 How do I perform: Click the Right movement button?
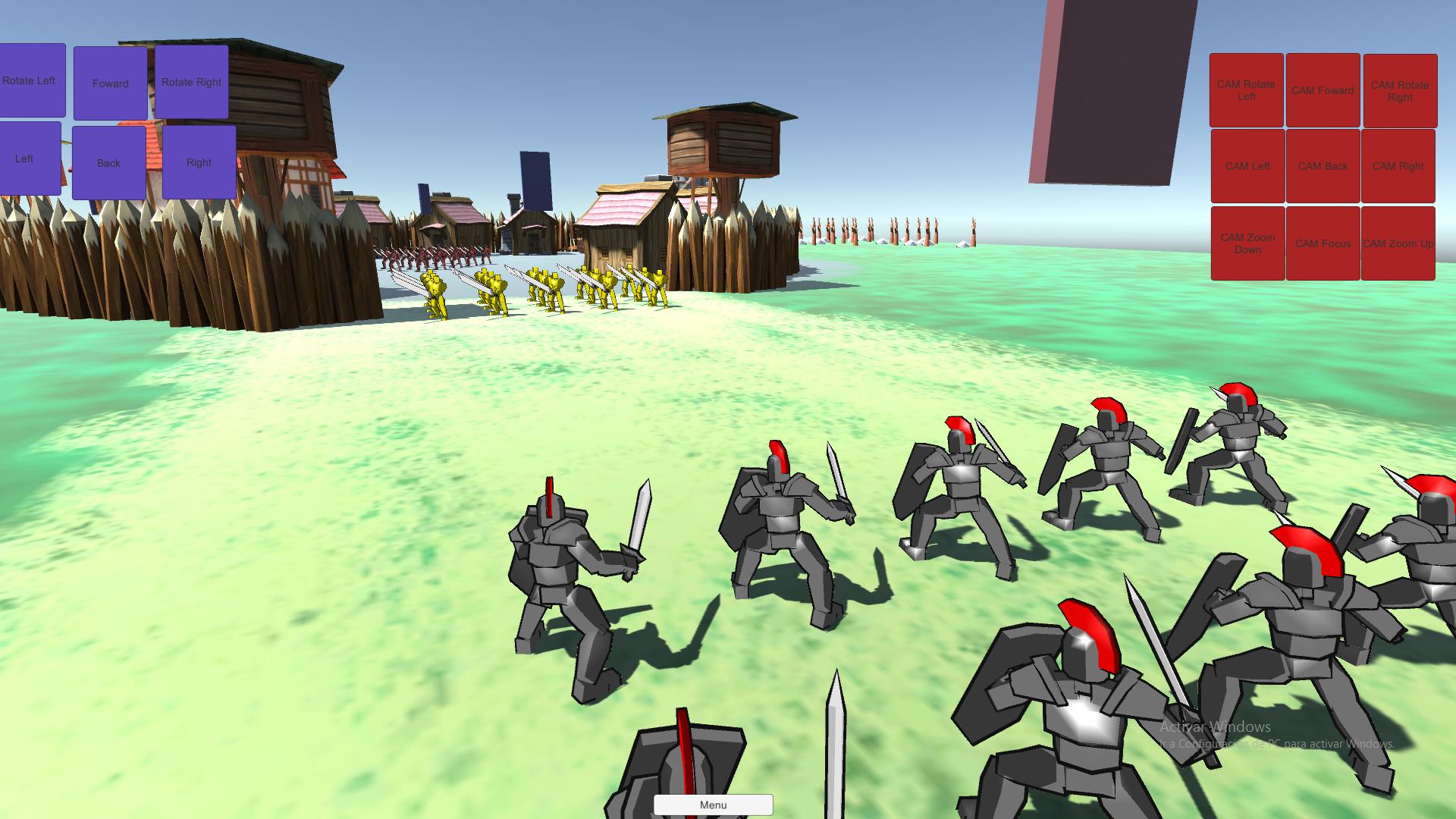click(x=199, y=162)
